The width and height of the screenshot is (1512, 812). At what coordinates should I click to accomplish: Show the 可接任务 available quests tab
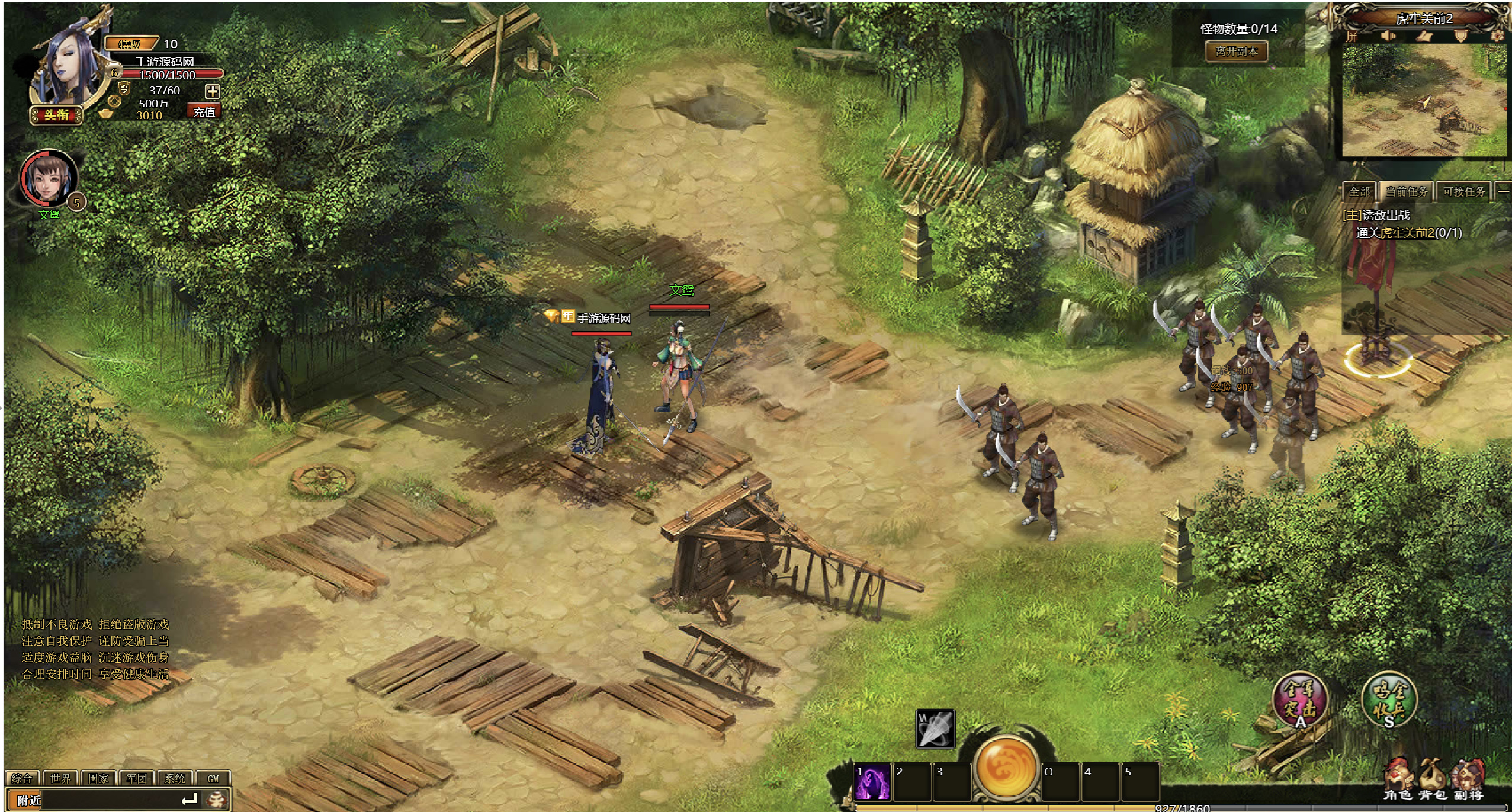[x=1464, y=191]
